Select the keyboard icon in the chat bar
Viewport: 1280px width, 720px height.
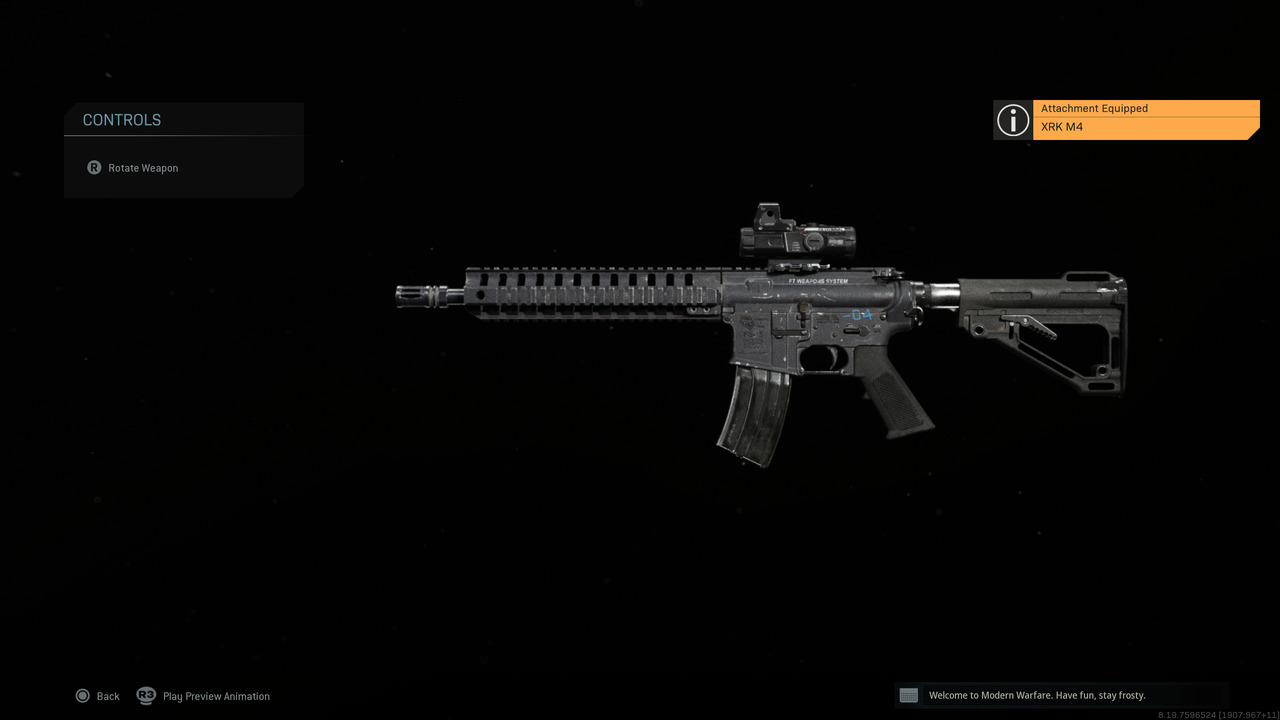908,694
